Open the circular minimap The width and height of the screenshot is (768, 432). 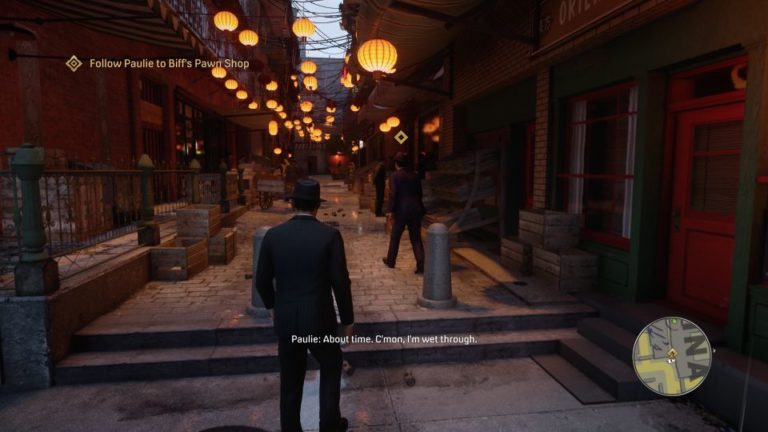click(x=671, y=356)
